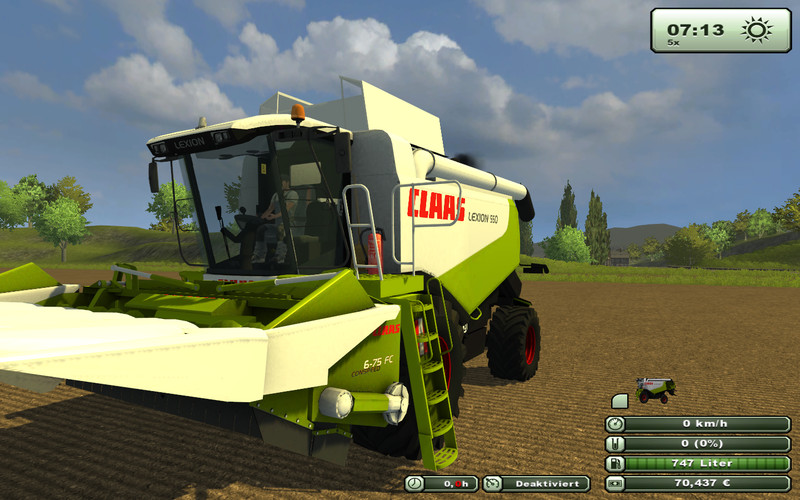
Task: Click the grain tank fill-level icon
Action: tap(616, 444)
